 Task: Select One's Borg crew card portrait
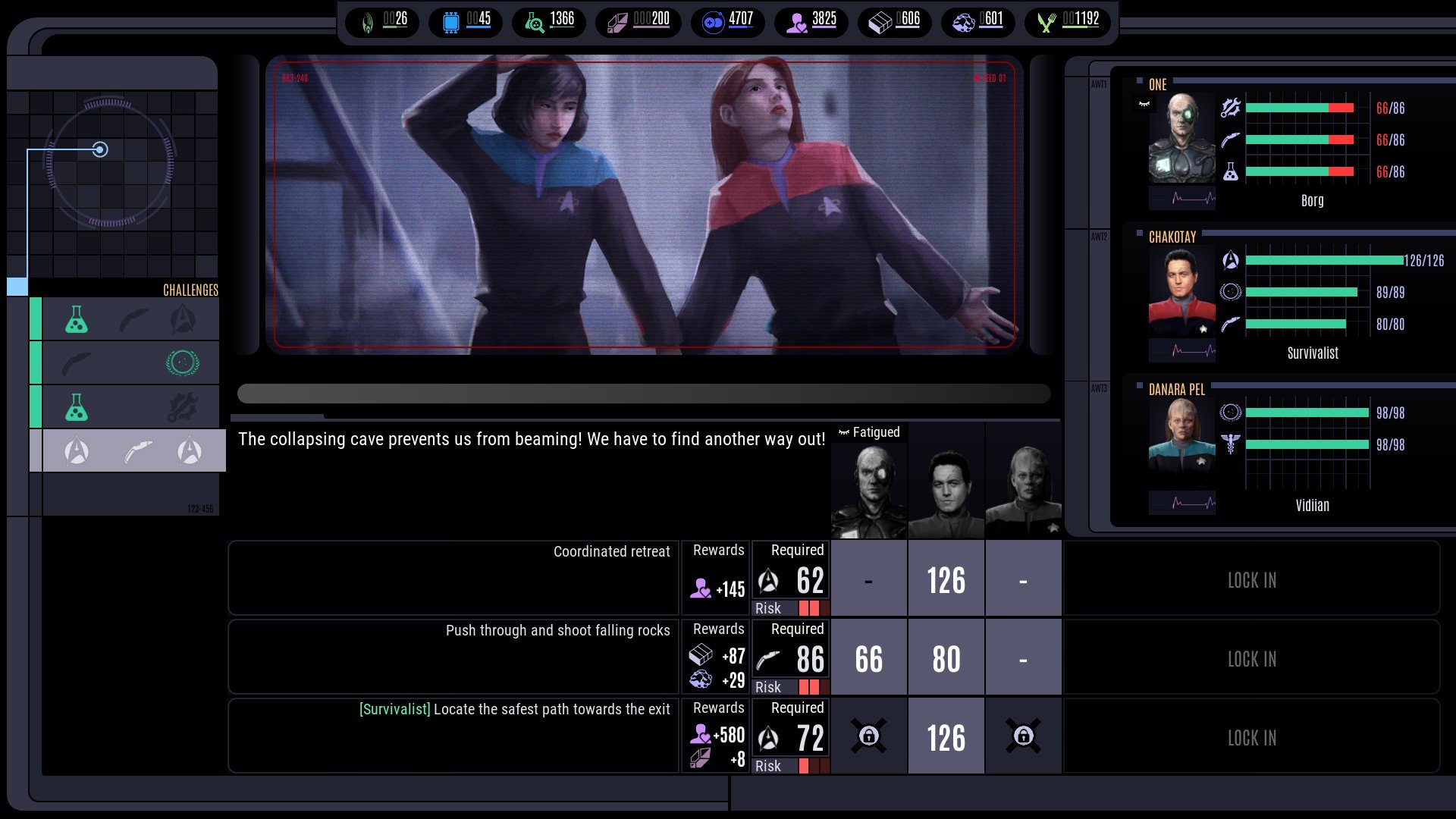pos(1181,138)
